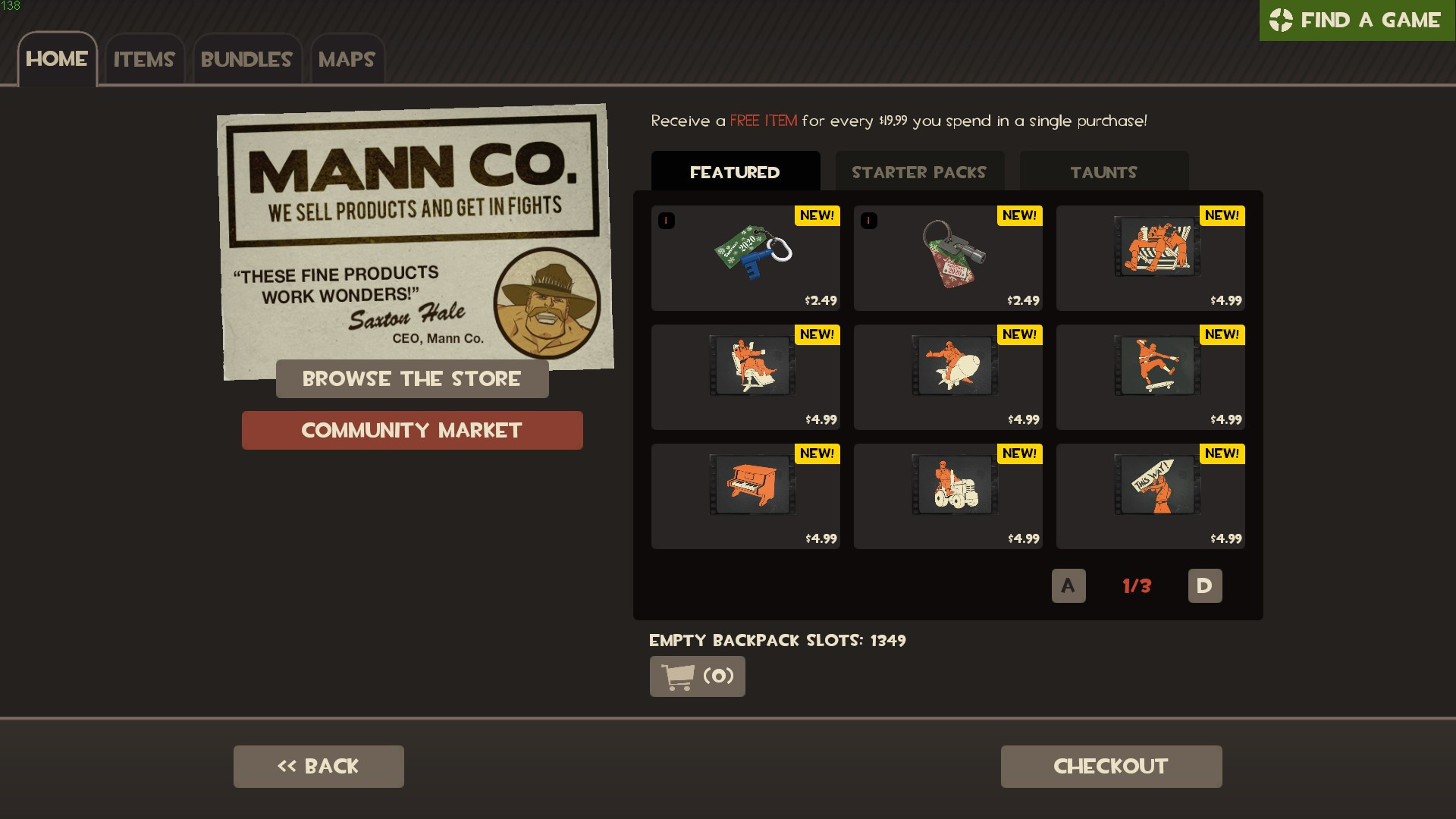Click the 1/3 page indicator
This screenshot has height=819, width=1456.
click(1137, 585)
